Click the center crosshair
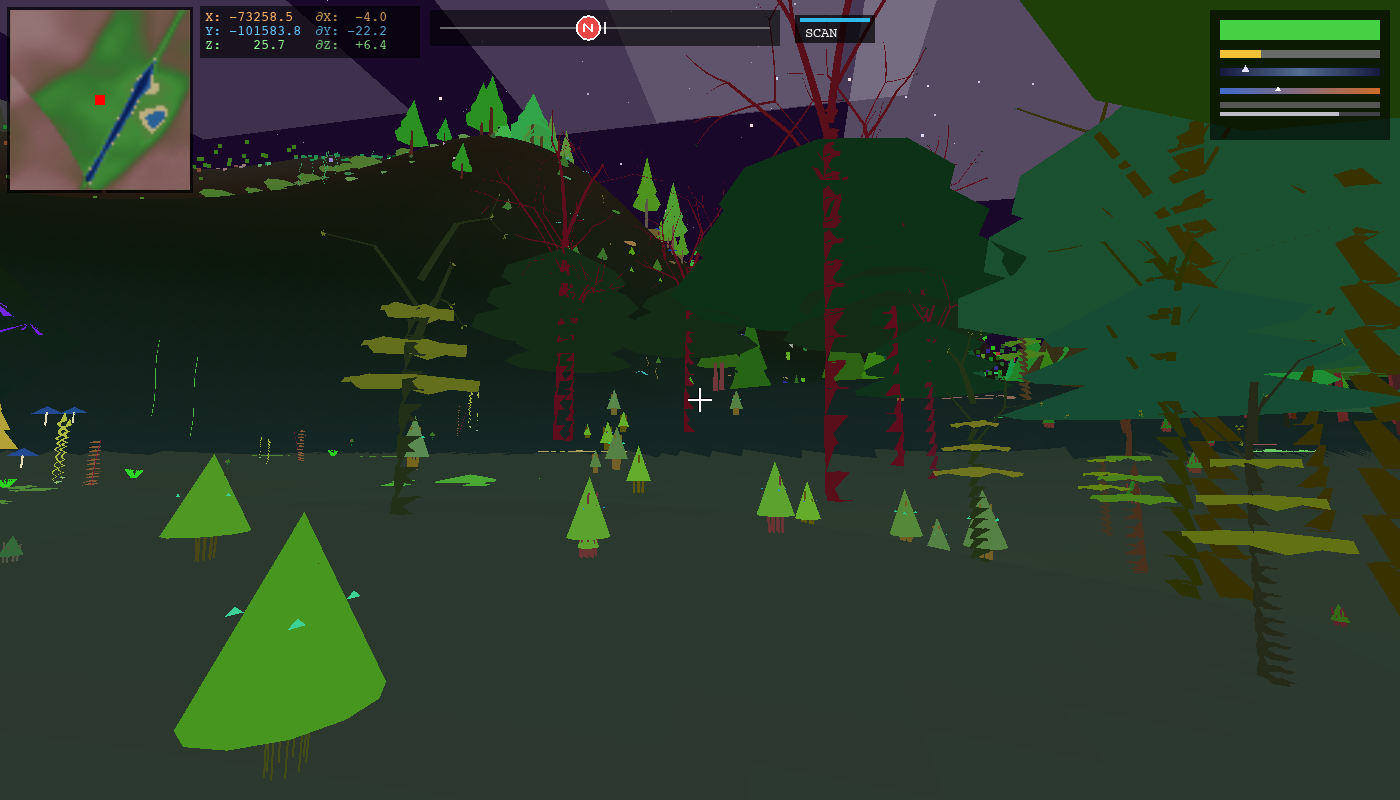 [700, 400]
